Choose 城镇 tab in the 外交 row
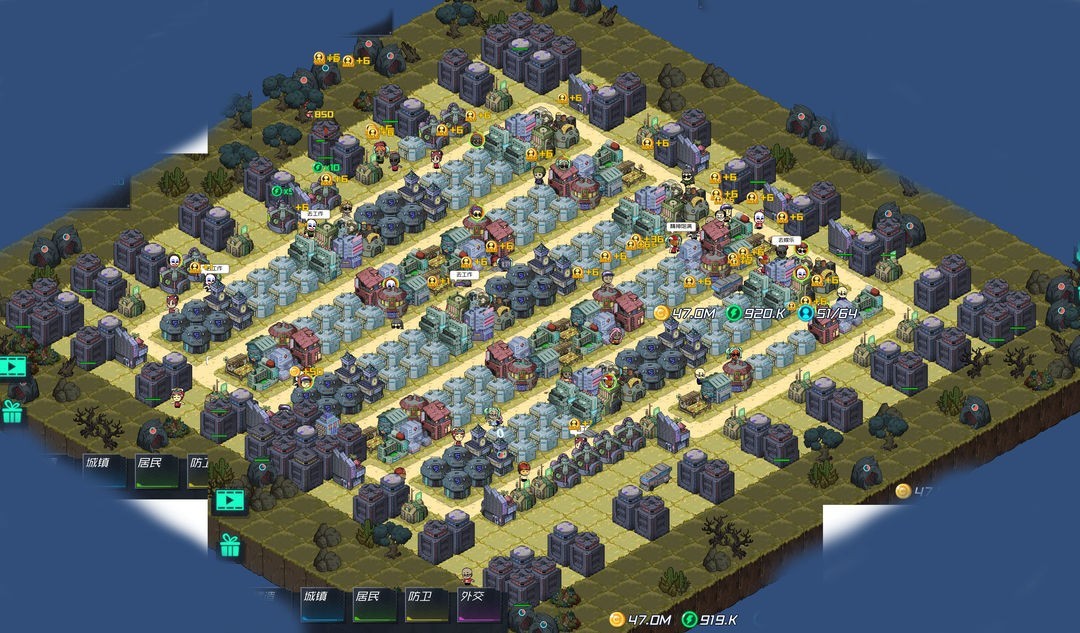The height and width of the screenshot is (633, 1080). tap(316, 597)
